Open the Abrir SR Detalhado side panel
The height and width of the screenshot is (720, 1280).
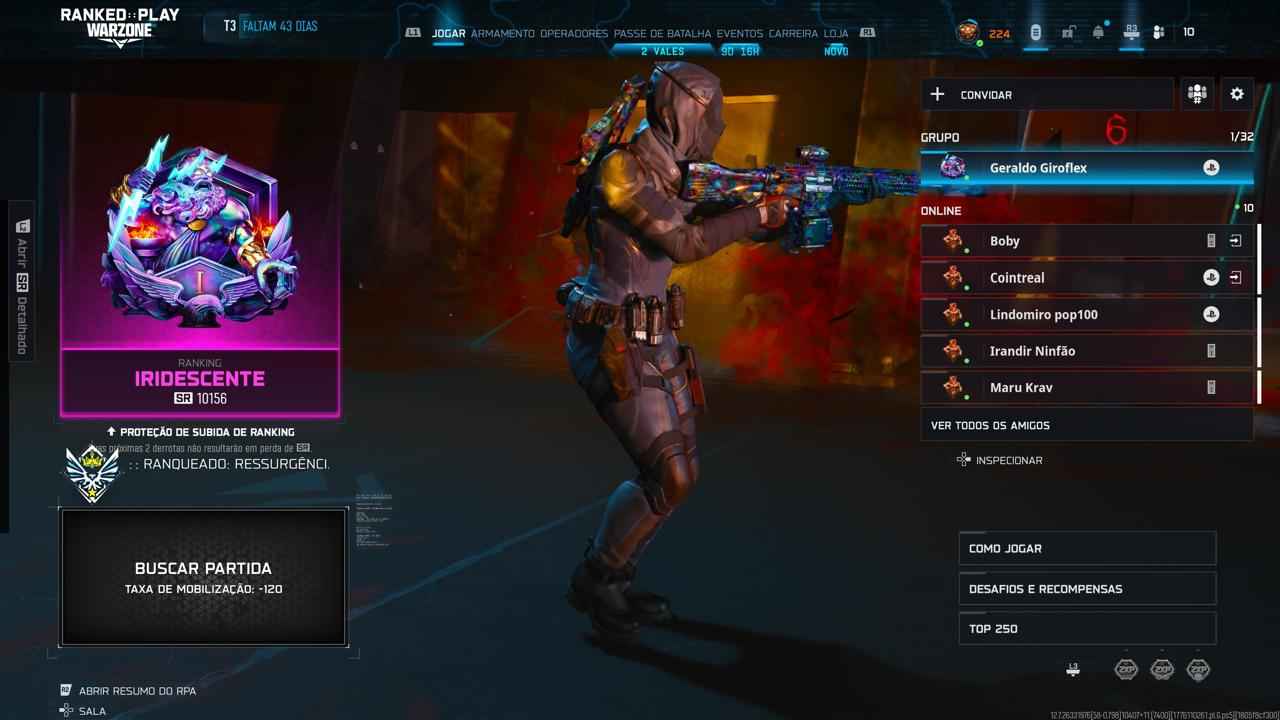click(x=21, y=278)
